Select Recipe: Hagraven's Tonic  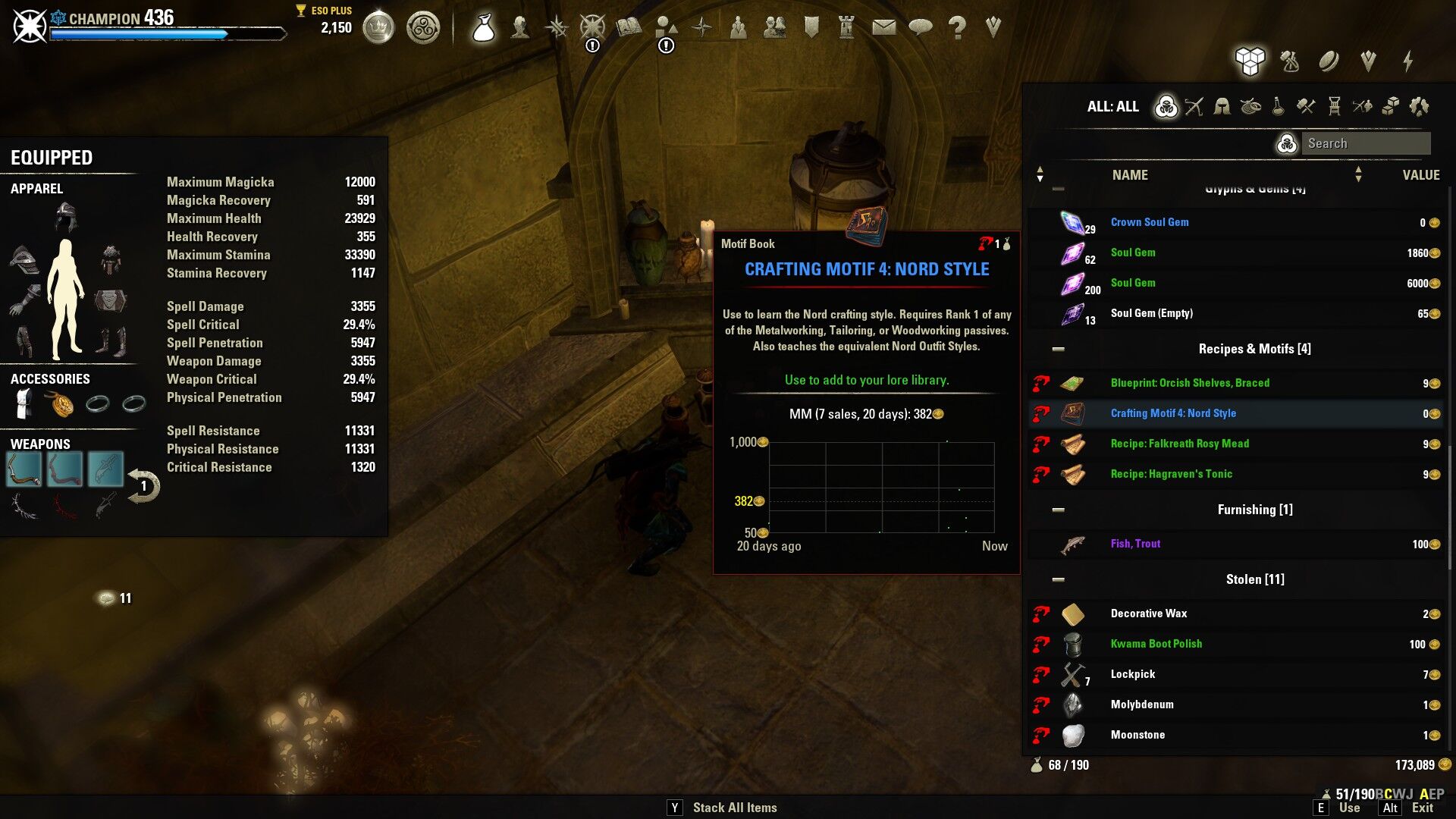[1171, 474]
